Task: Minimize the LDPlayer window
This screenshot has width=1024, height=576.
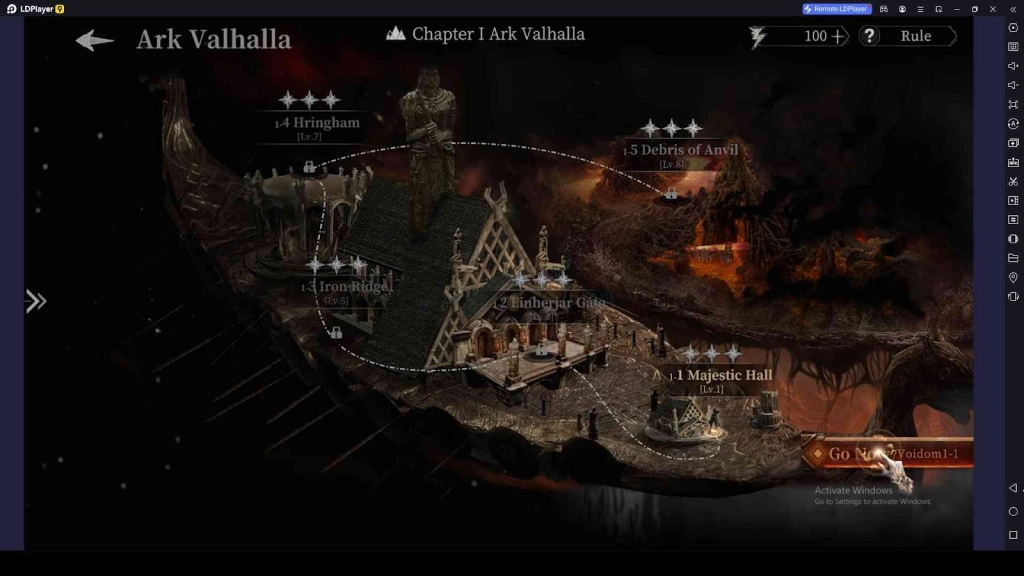Action: (x=957, y=9)
